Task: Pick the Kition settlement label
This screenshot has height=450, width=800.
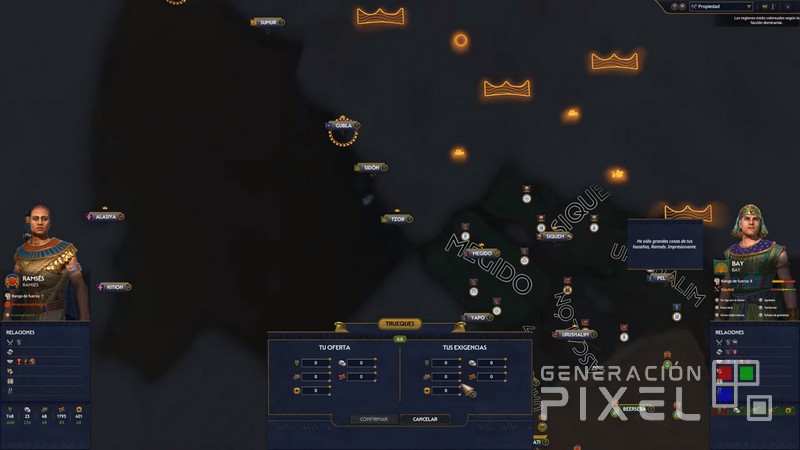Action: (115, 287)
